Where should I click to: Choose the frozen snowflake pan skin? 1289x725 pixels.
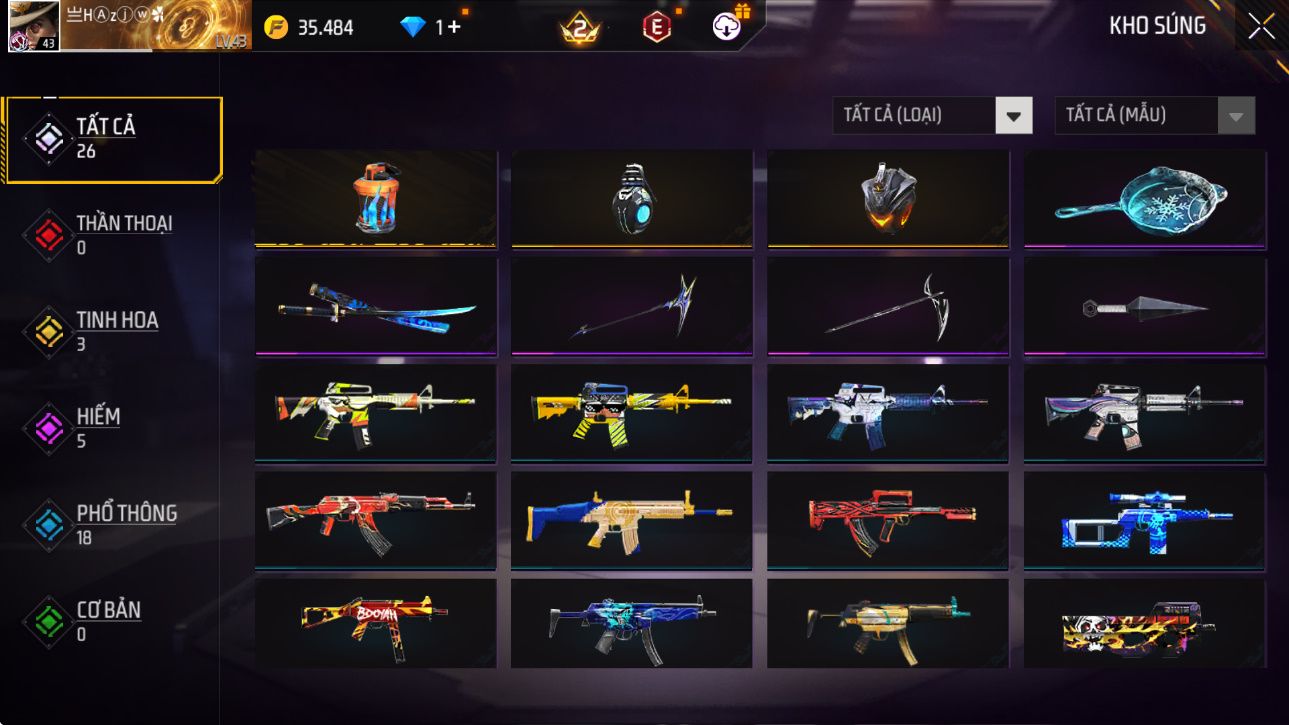(x=1145, y=197)
